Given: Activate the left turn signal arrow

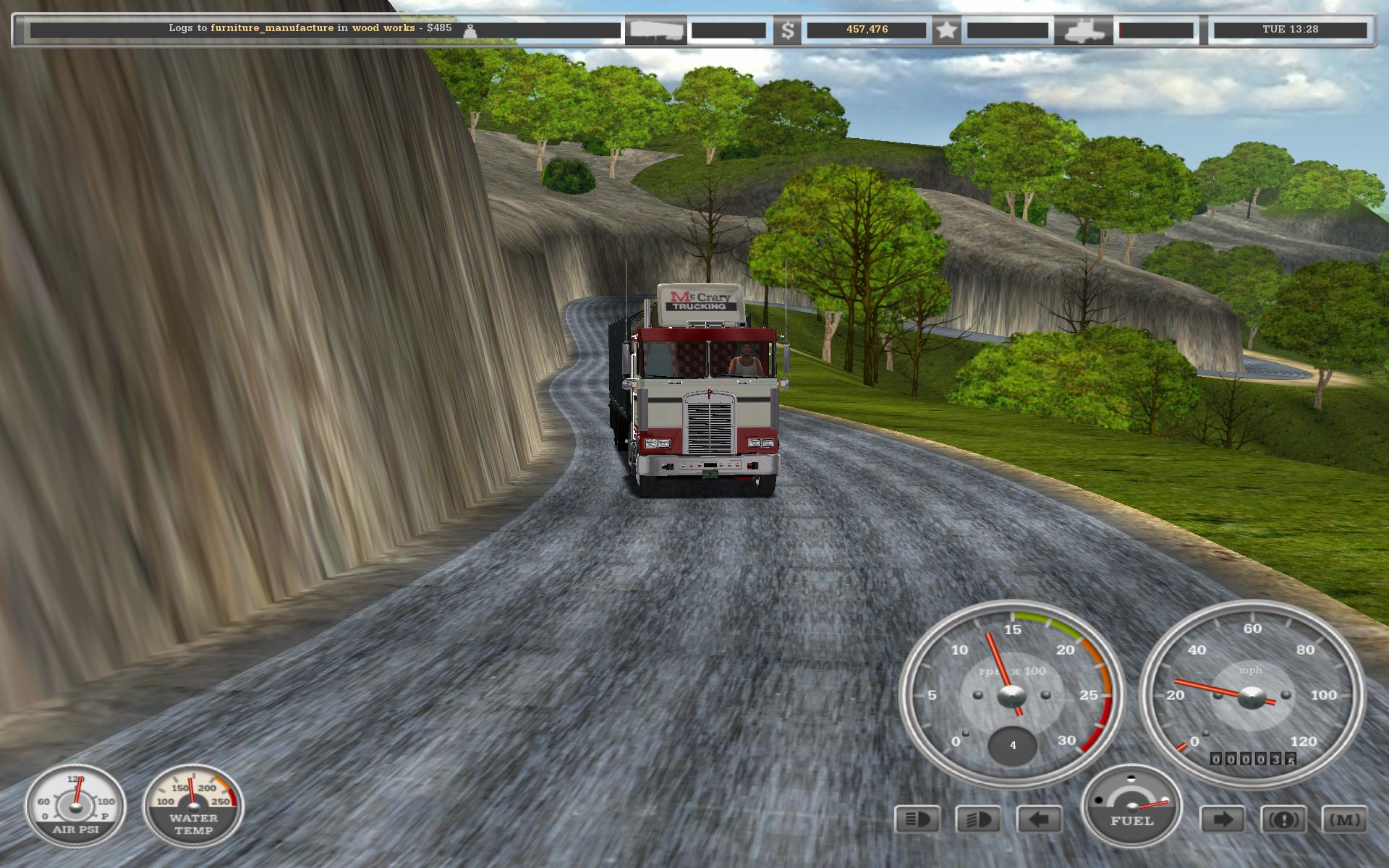Looking at the screenshot, I should click(x=1039, y=820).
